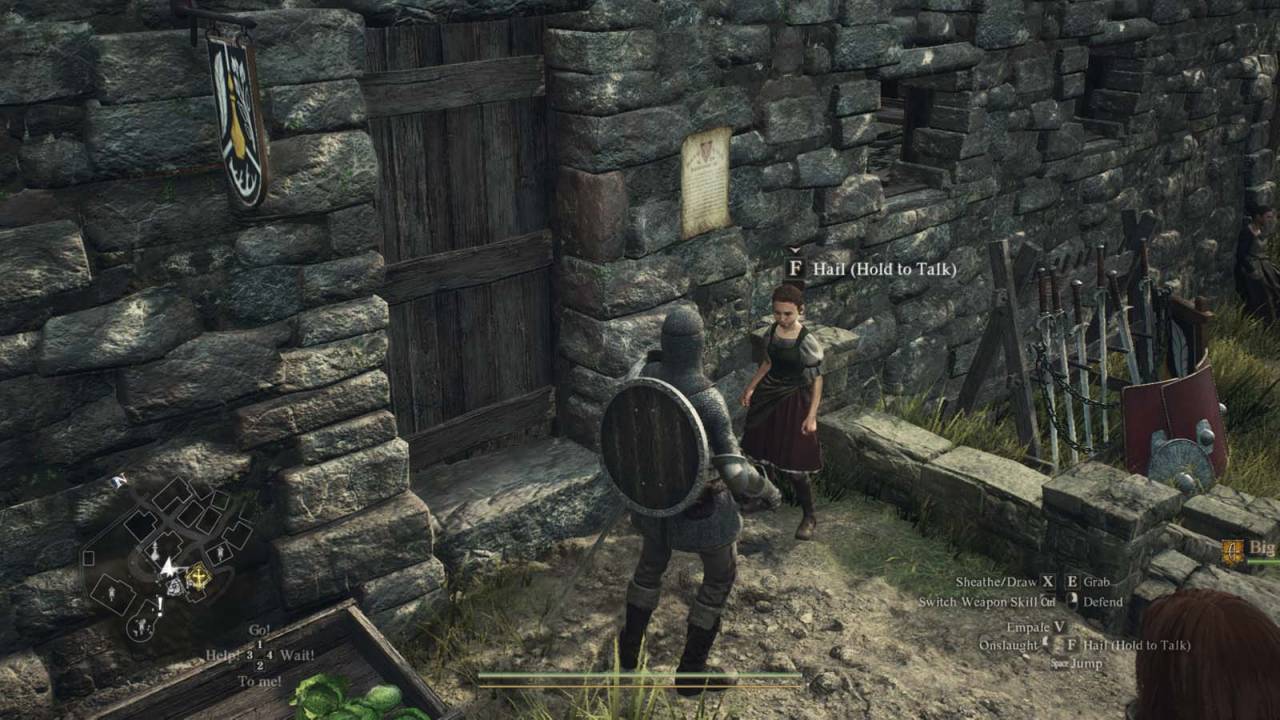
Task: Open the village minimap
Action: click(168, 558)
